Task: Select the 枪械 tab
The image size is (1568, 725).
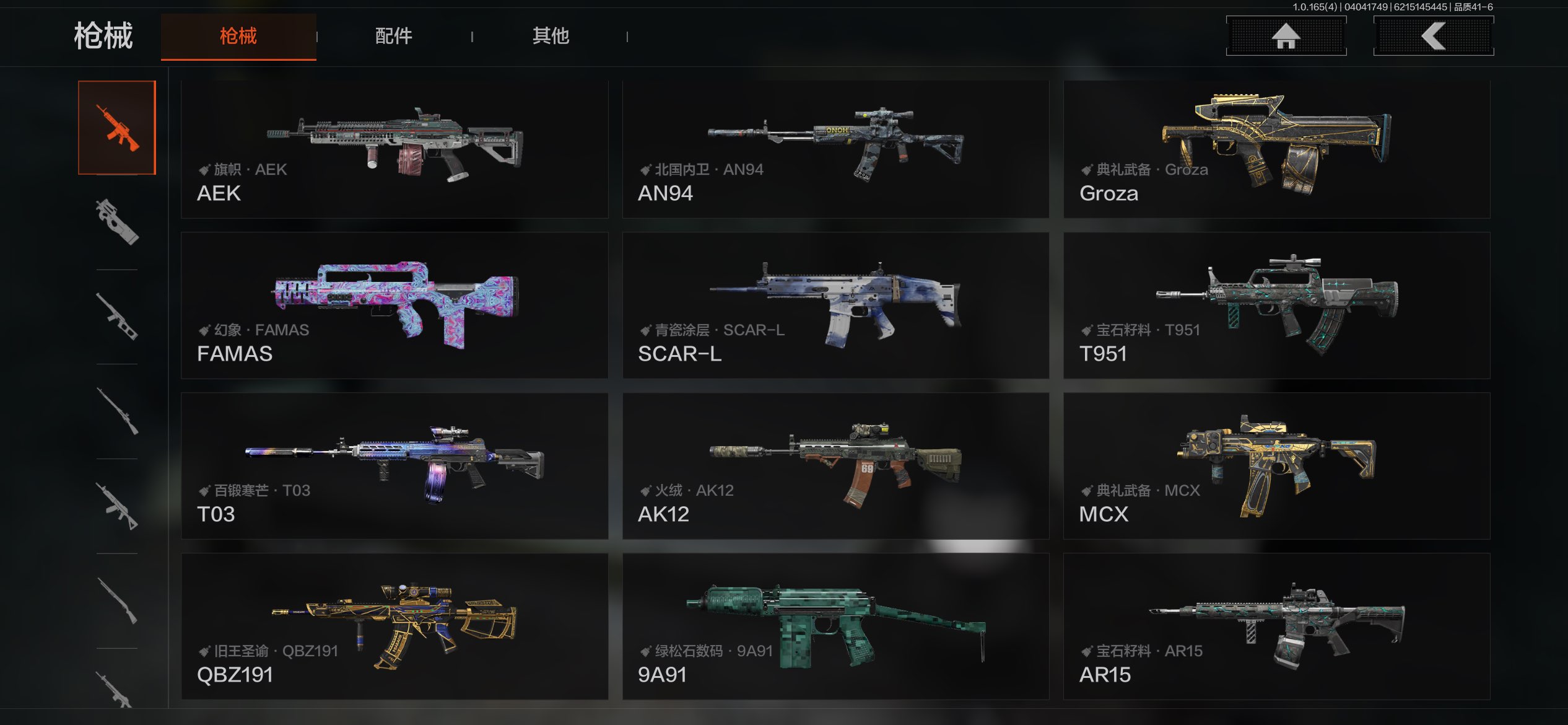Action: [238, 36]
